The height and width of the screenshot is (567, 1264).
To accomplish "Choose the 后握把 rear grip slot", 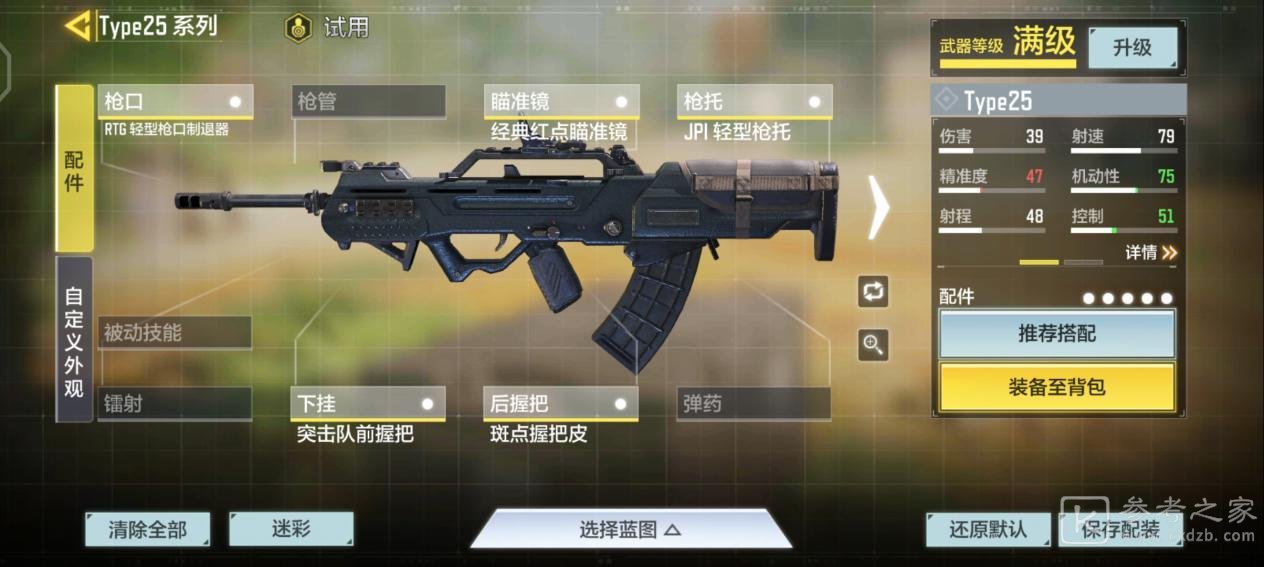I will [x=561, y=404].
